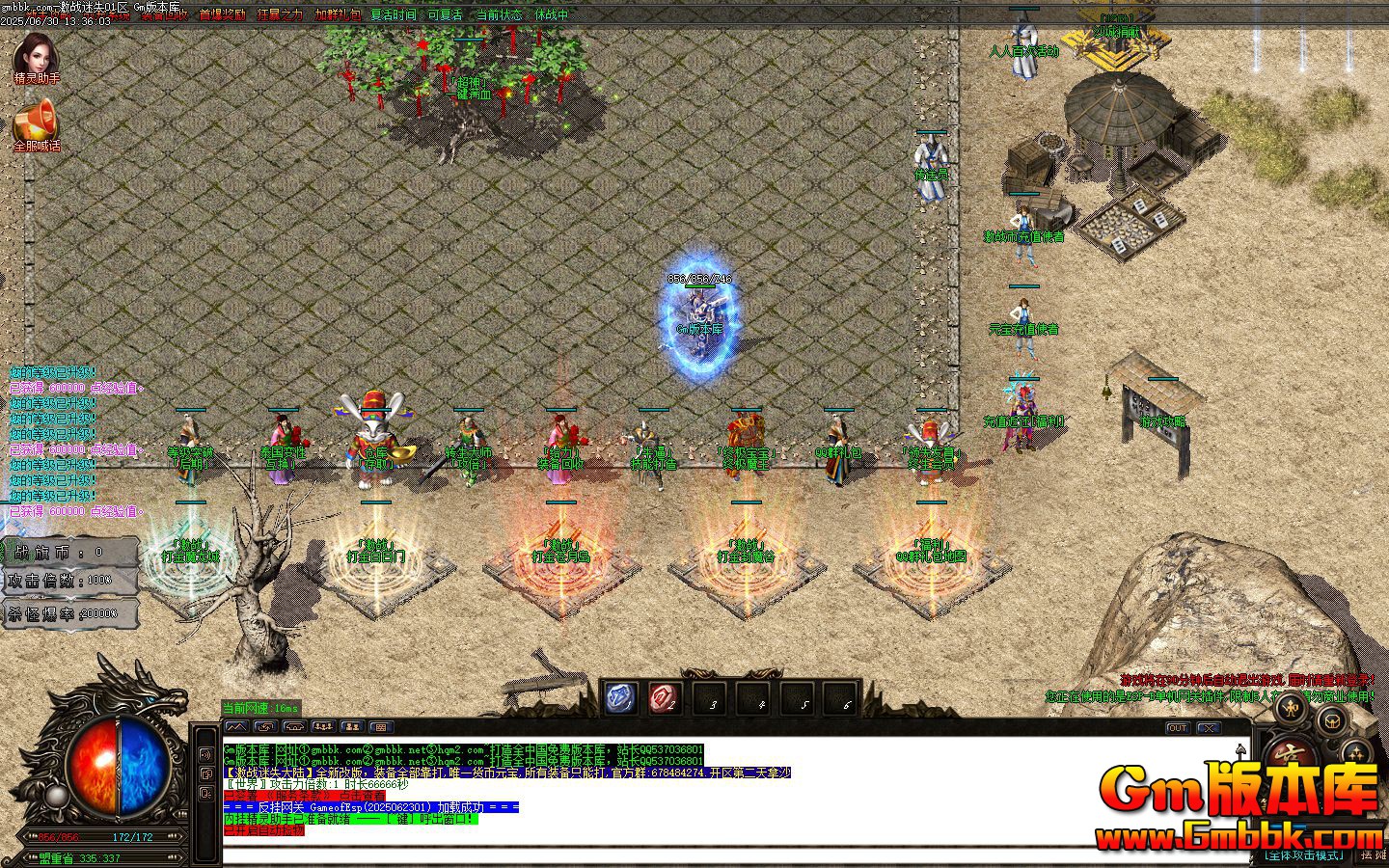1389x868 pixels.
Task: Toggle the friends list icon in chat toolbar
Action: click(x=354, y=726)
